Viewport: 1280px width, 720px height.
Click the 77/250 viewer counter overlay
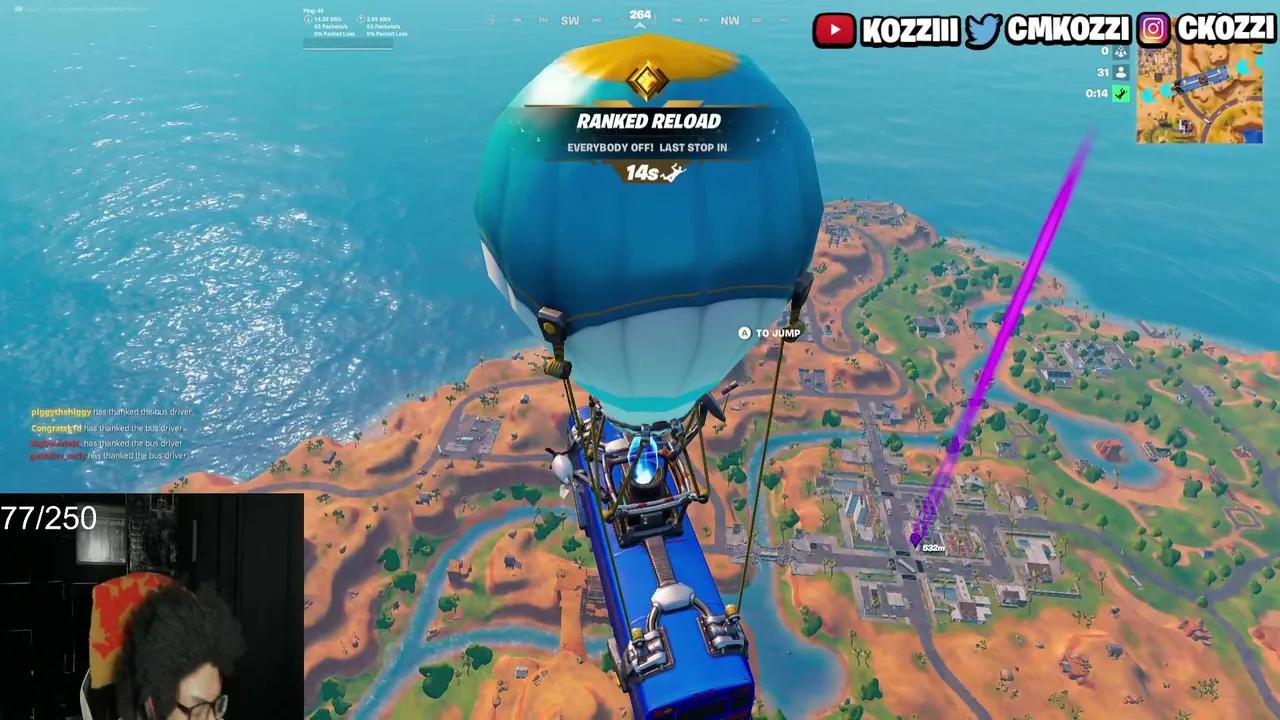47,519
